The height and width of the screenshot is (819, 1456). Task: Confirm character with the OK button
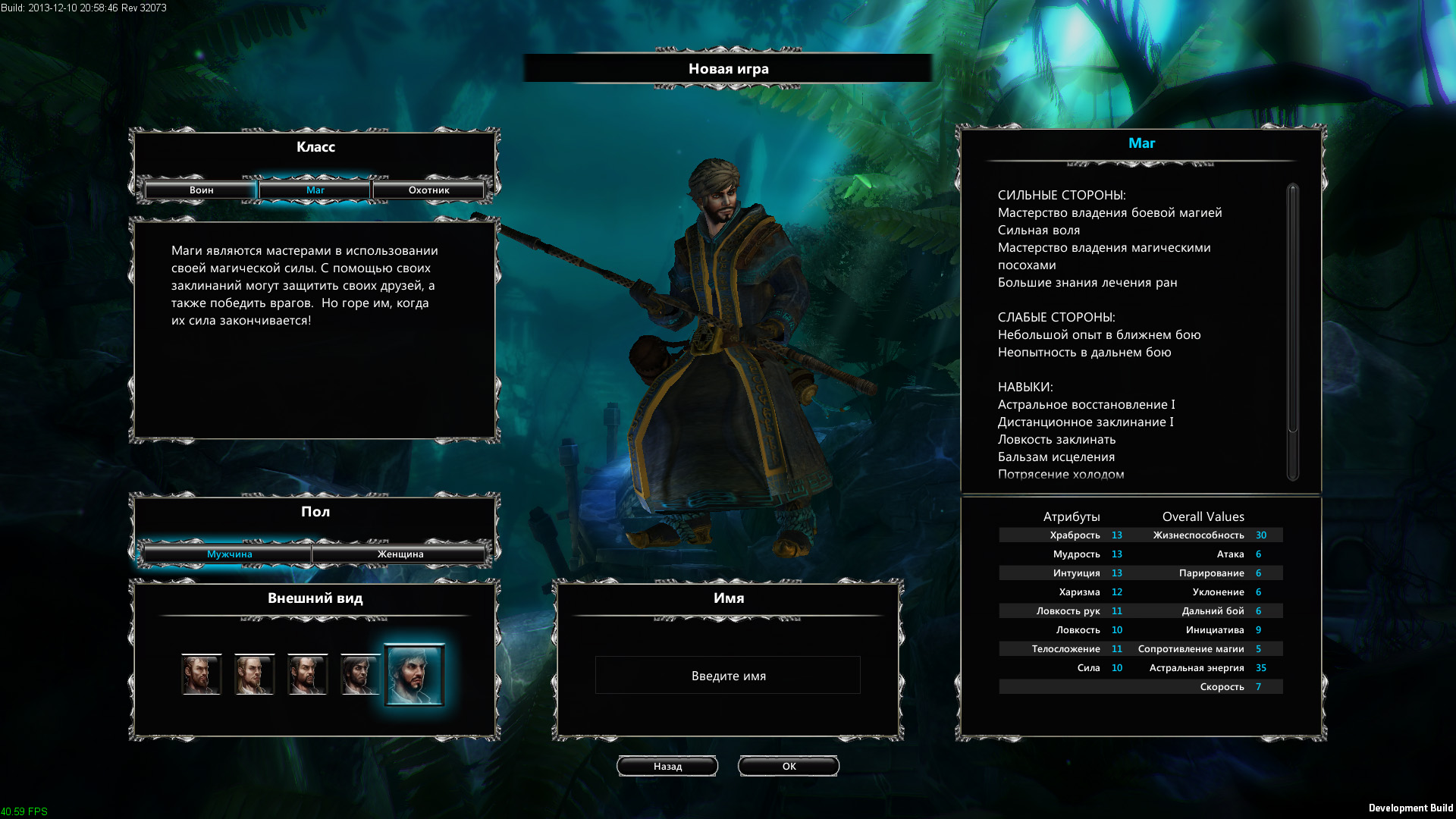(789, 766)
